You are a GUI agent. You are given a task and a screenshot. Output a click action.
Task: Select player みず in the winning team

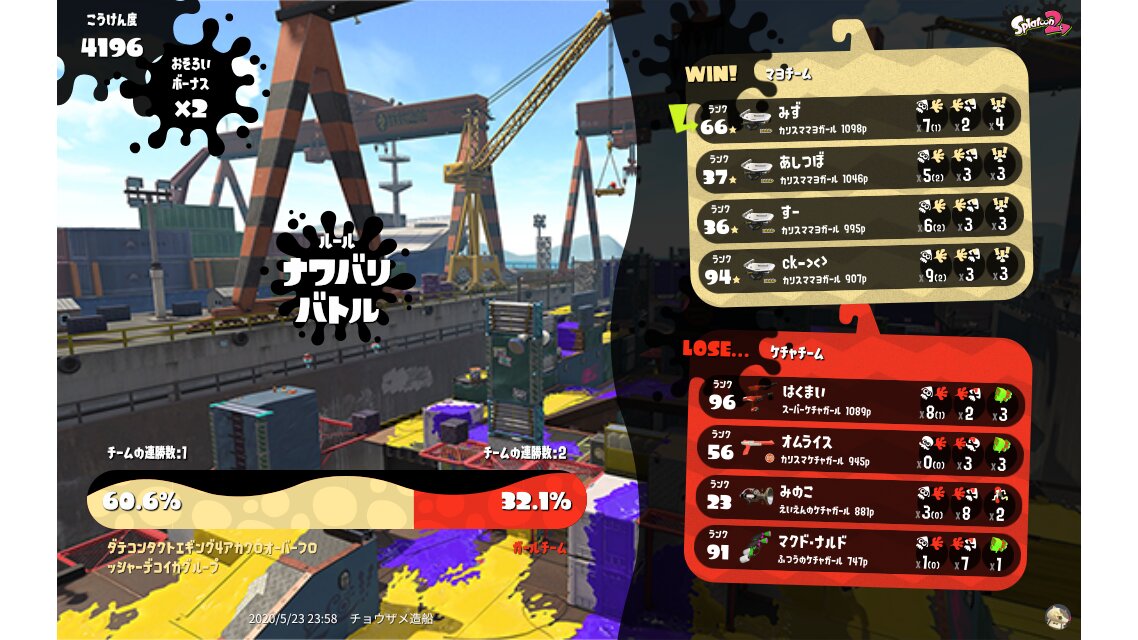pos(859,116)
